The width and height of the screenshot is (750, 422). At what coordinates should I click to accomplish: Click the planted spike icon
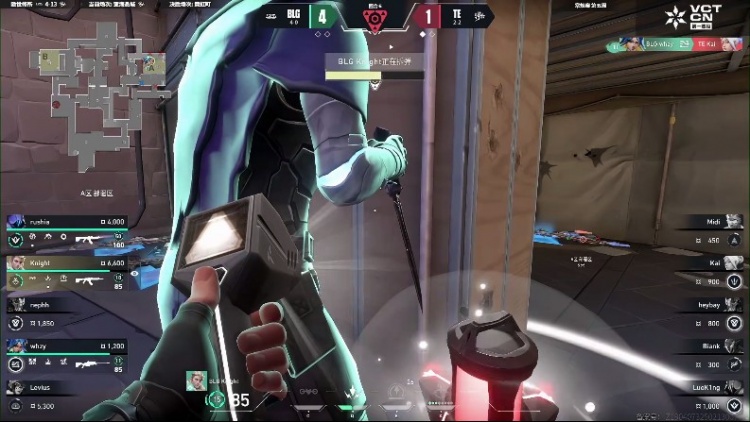point(375,18)
